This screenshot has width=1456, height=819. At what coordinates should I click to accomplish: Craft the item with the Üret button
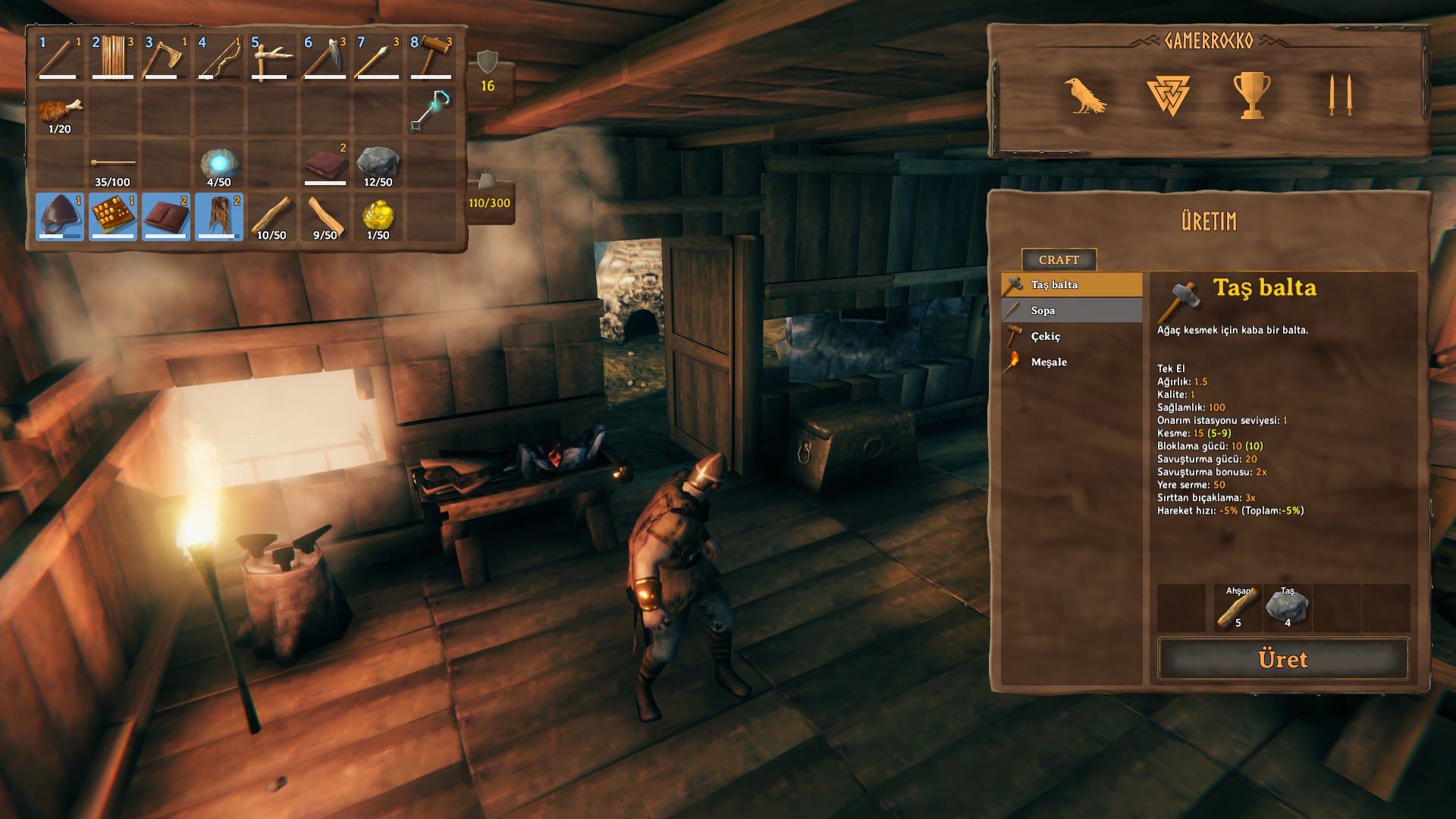1282,659
